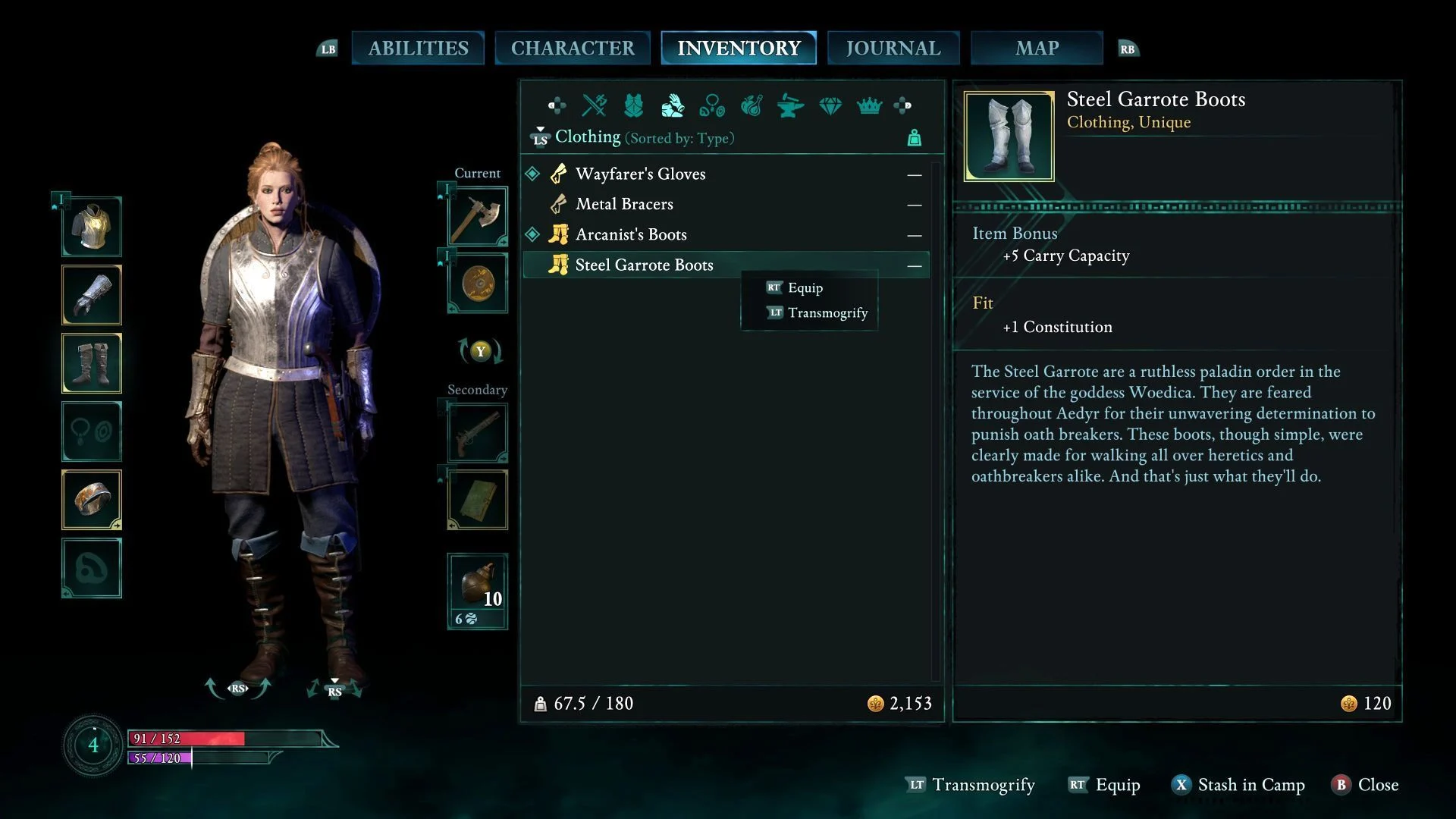Screen dimensions: 1456x819
Task: Select the equipped chest armor slot
Action: tap(92, 227)
